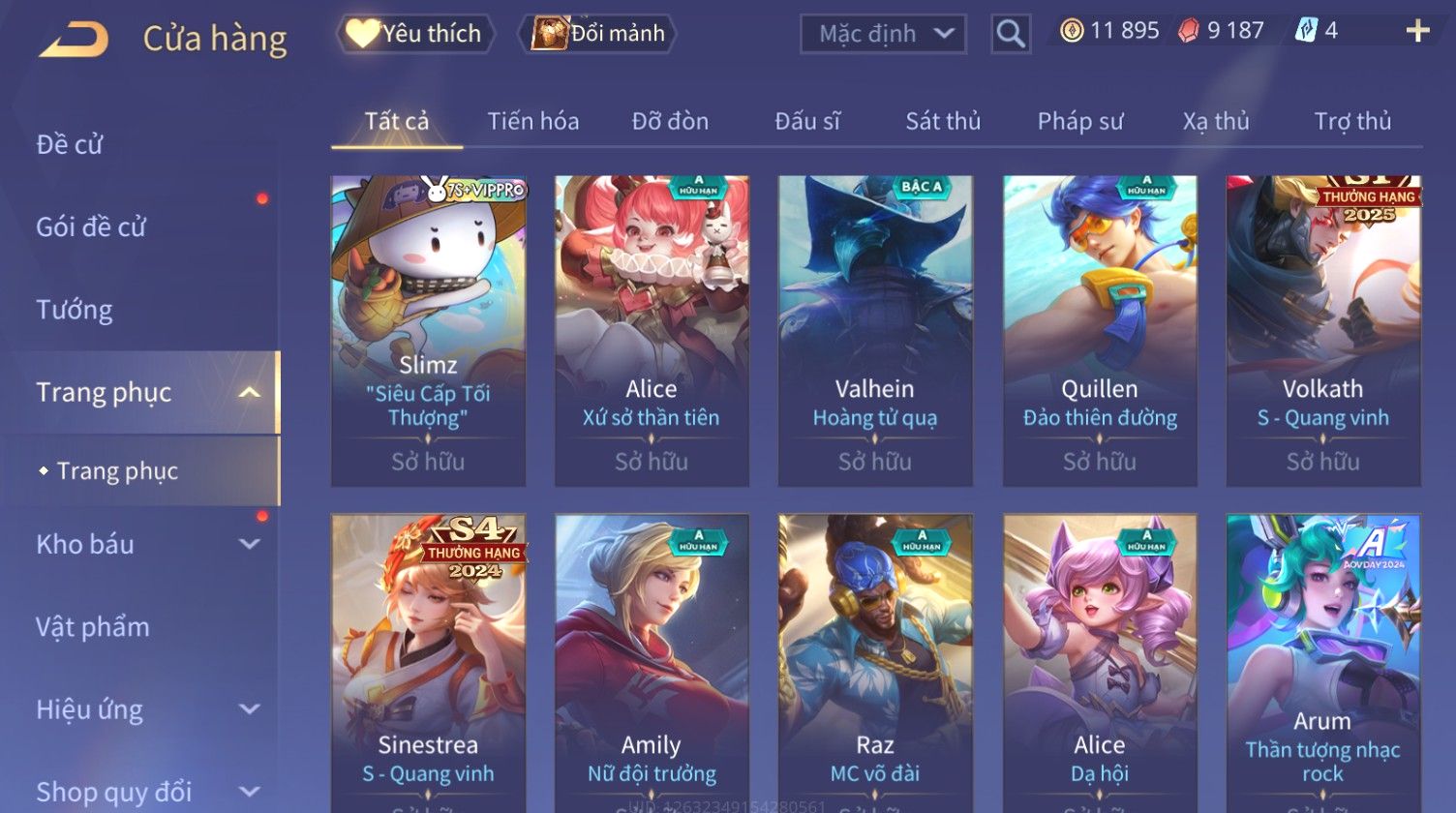Switch to the Đỡ đòn tab

coord(670,121)
